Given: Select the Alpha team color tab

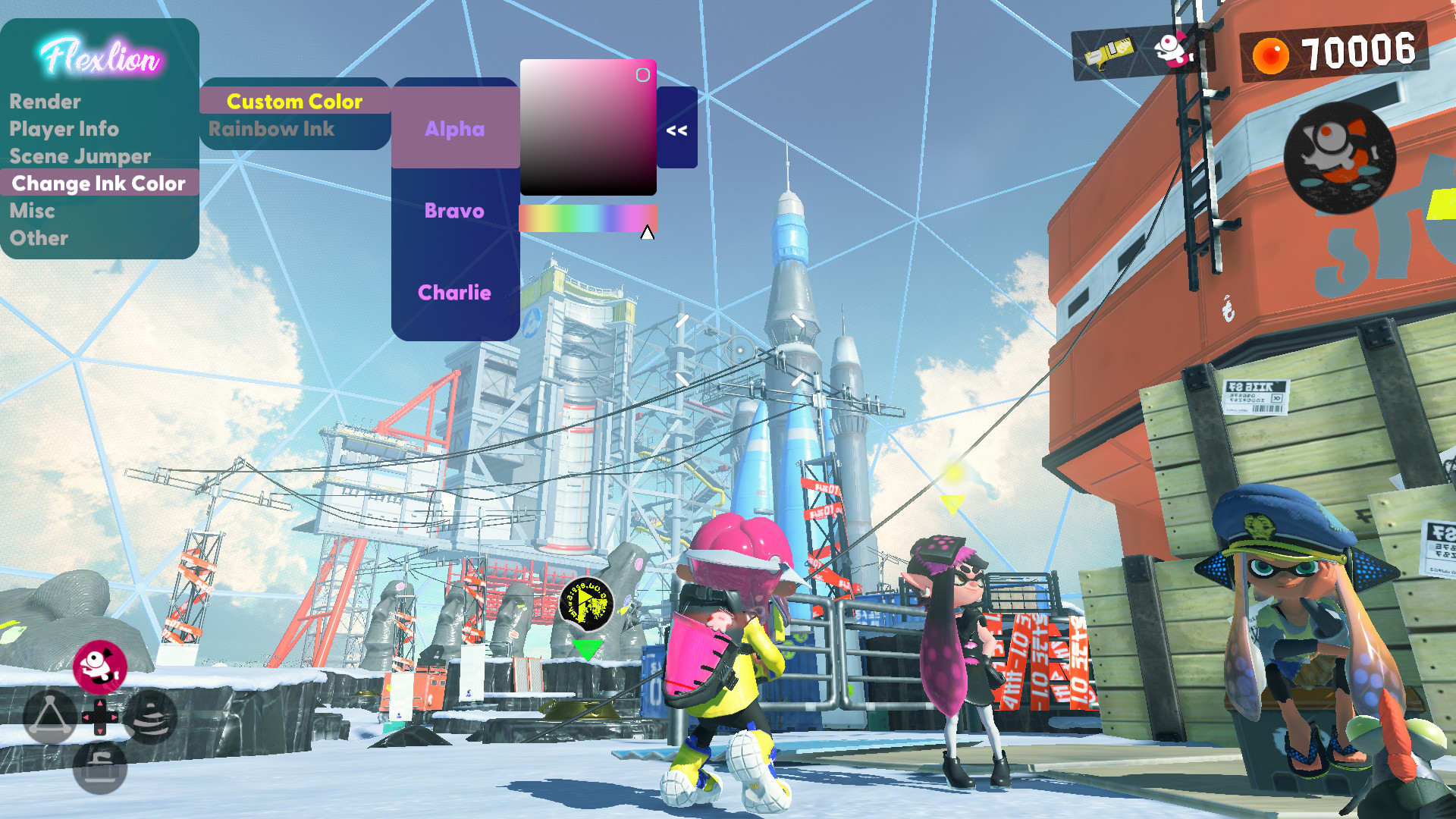Looking at the screenshot, I should click(x=453, y=130).
